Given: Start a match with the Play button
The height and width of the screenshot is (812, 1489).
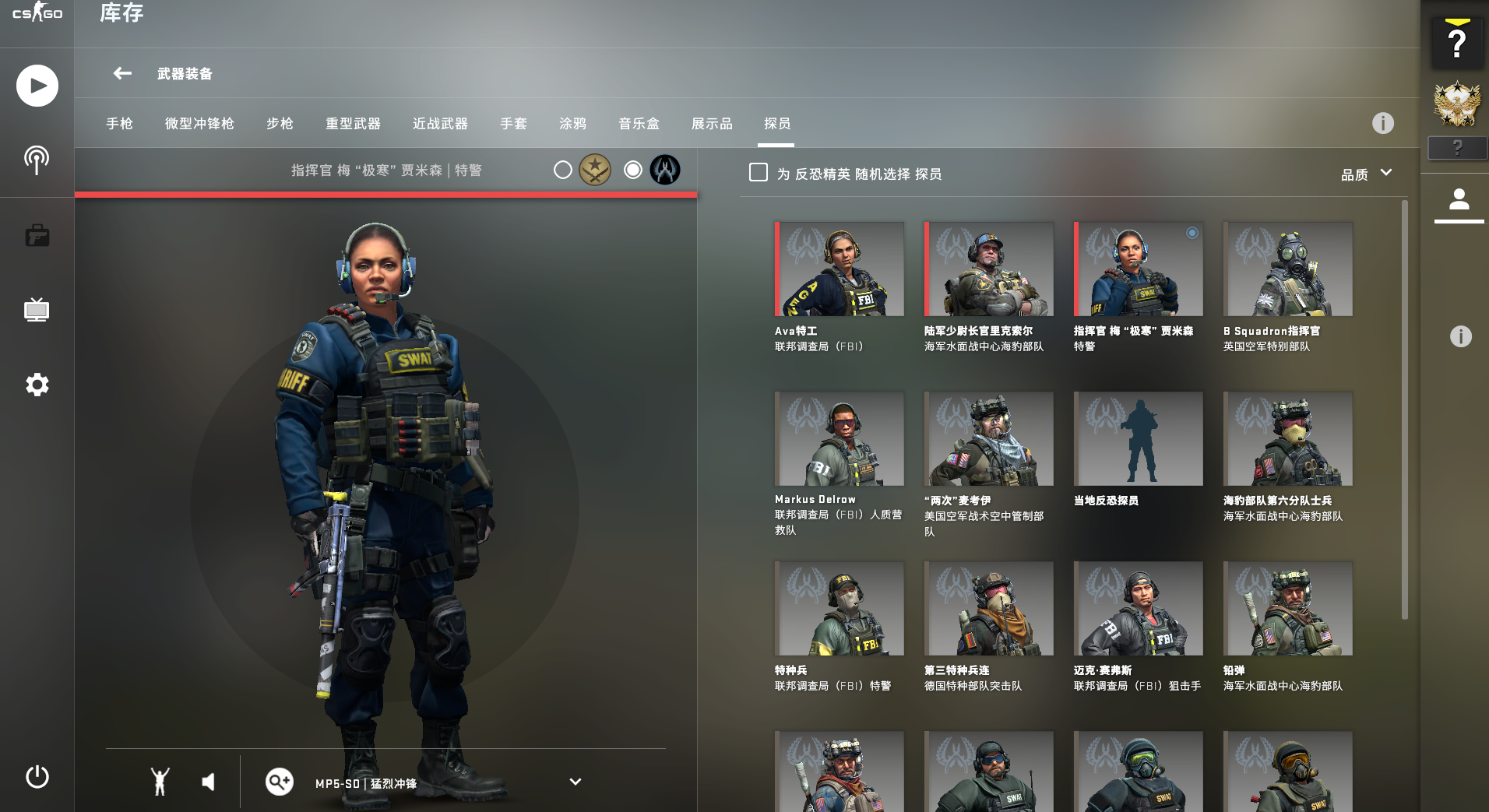Looking at the screenshot, I should click(37, 86).
